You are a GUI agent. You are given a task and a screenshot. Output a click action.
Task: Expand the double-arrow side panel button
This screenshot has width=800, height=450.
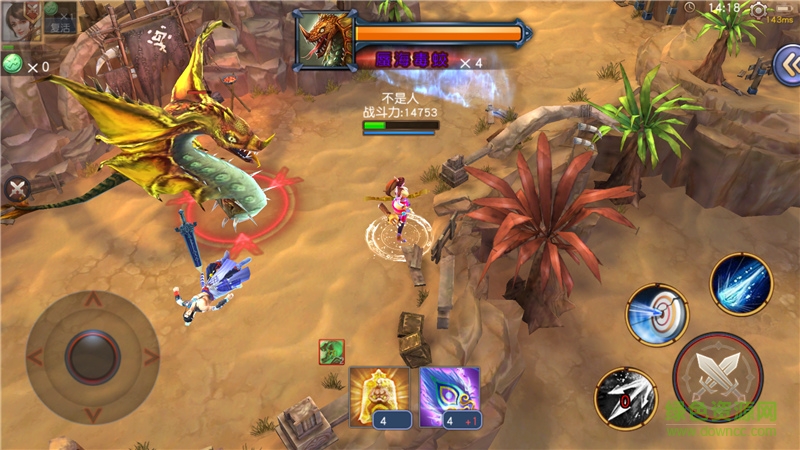[x=786, y=67]
